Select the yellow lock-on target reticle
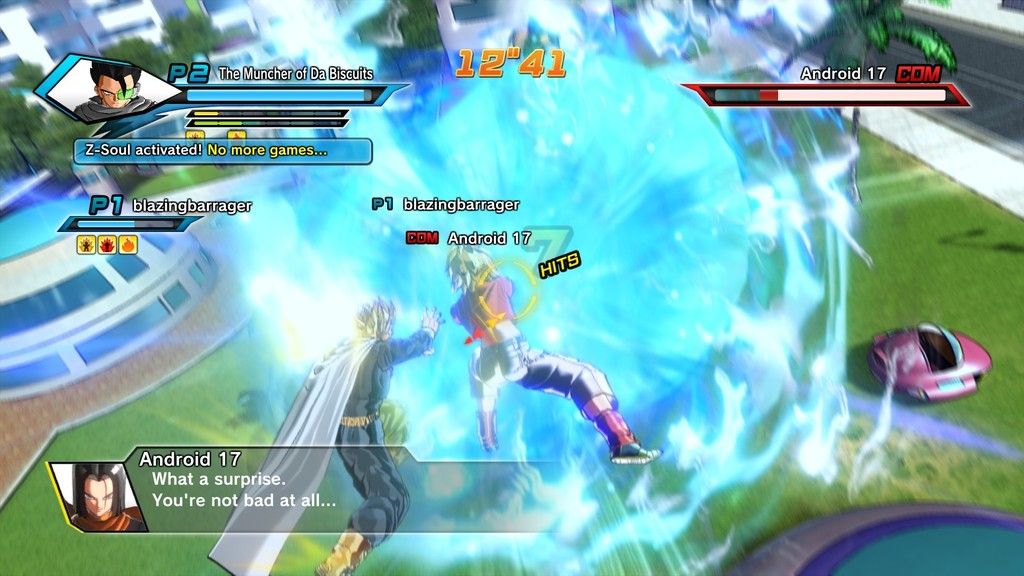The image size is (1024, 576). tap(506, 285)
